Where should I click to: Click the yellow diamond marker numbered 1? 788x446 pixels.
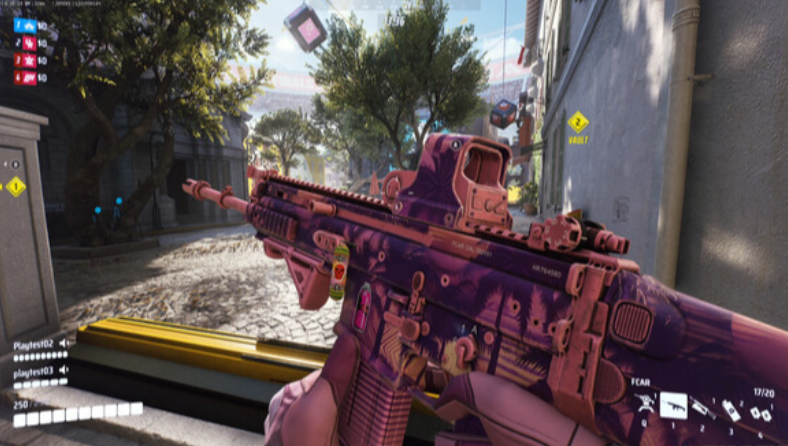click(15, 186)
